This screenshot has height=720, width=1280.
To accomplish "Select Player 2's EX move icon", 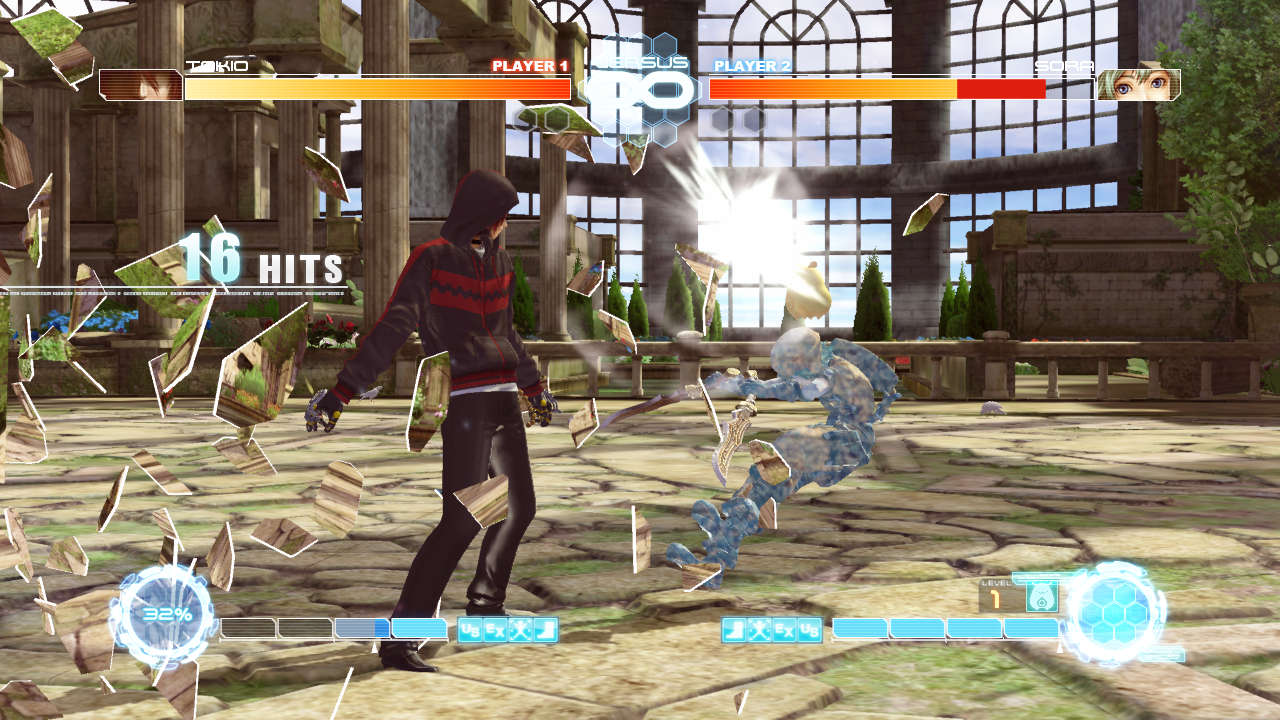I will (783, 628).
